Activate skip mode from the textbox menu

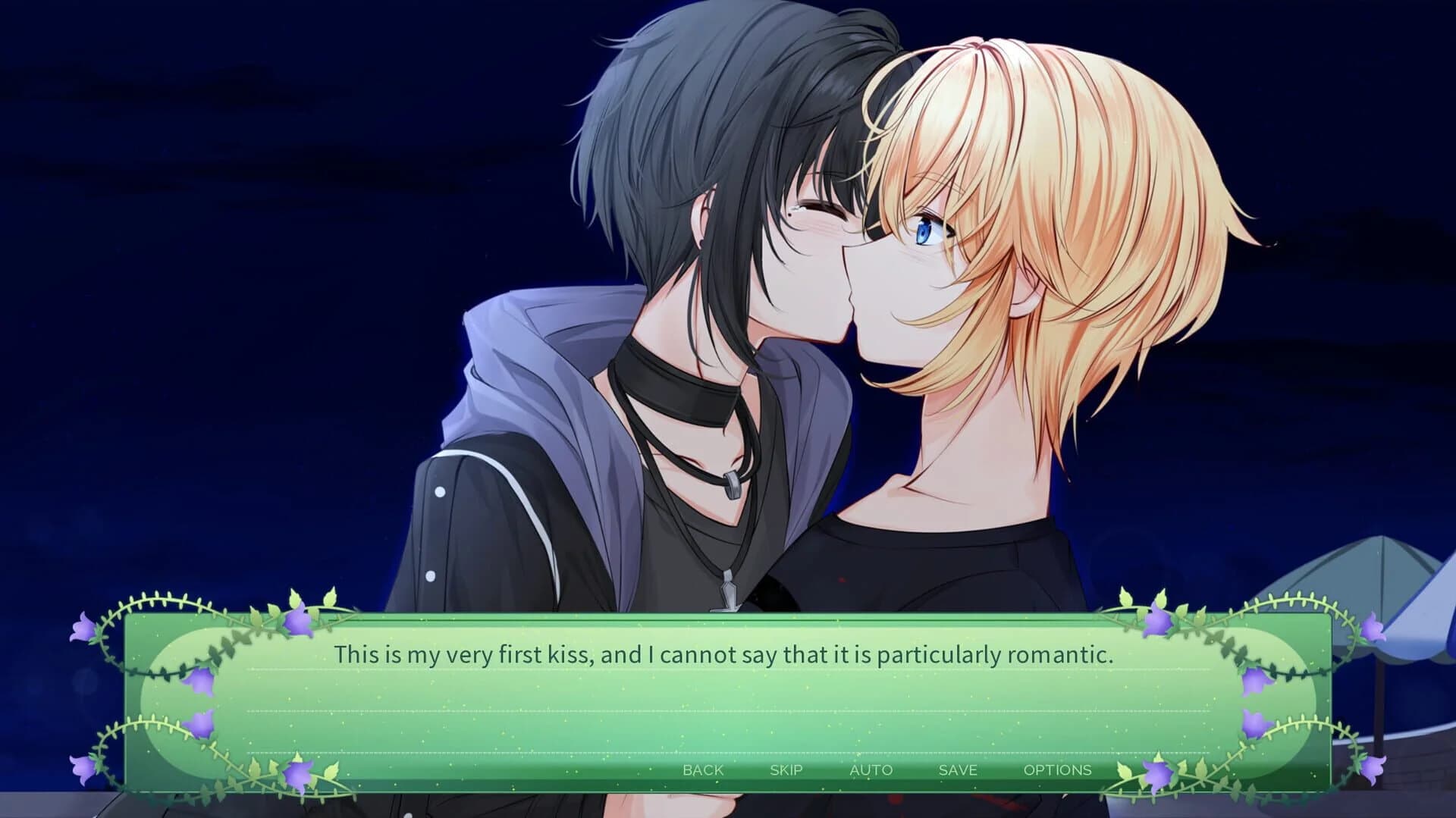click(786, 769)
